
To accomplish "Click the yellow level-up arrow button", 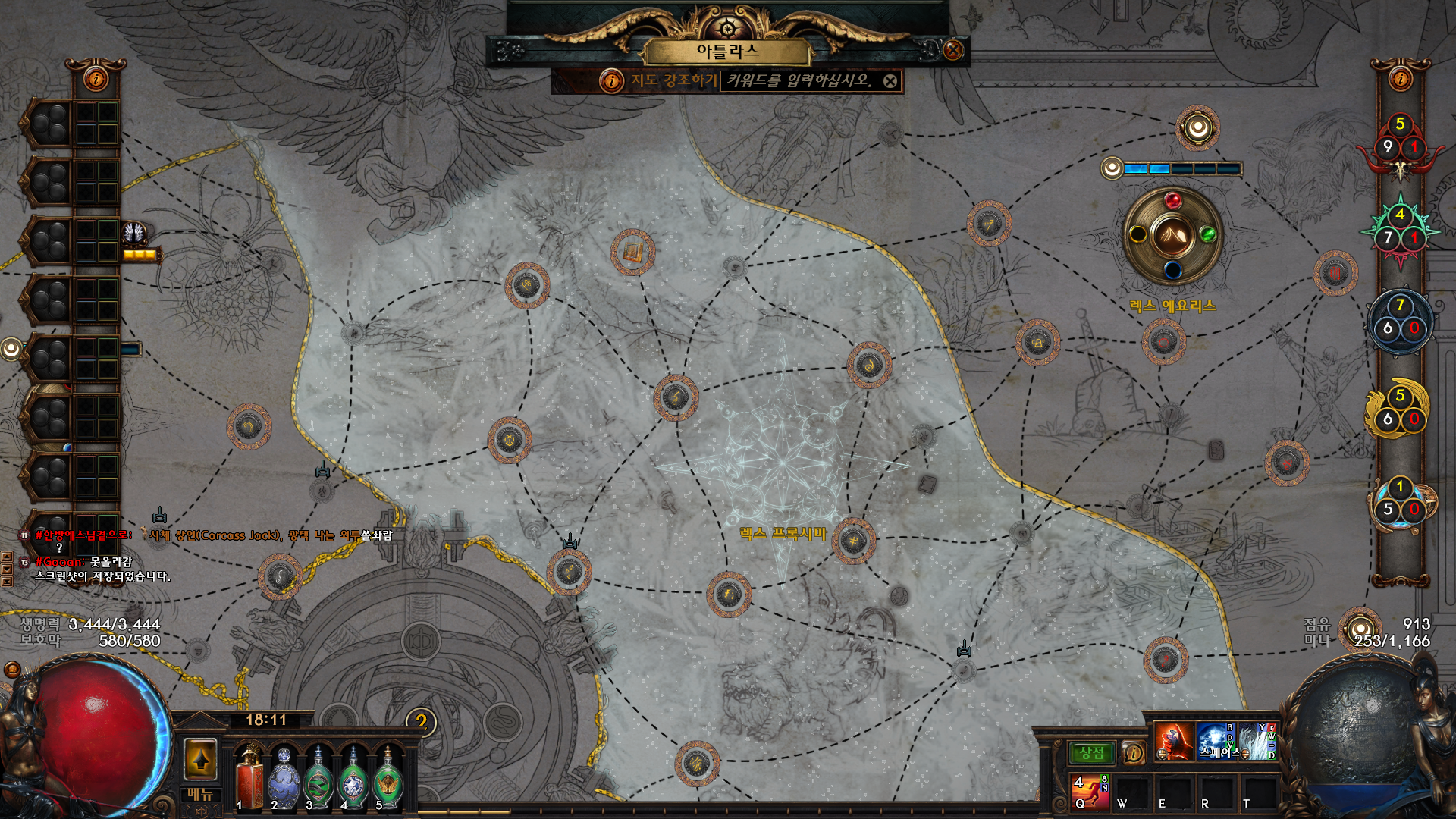I will pos(201,758).
